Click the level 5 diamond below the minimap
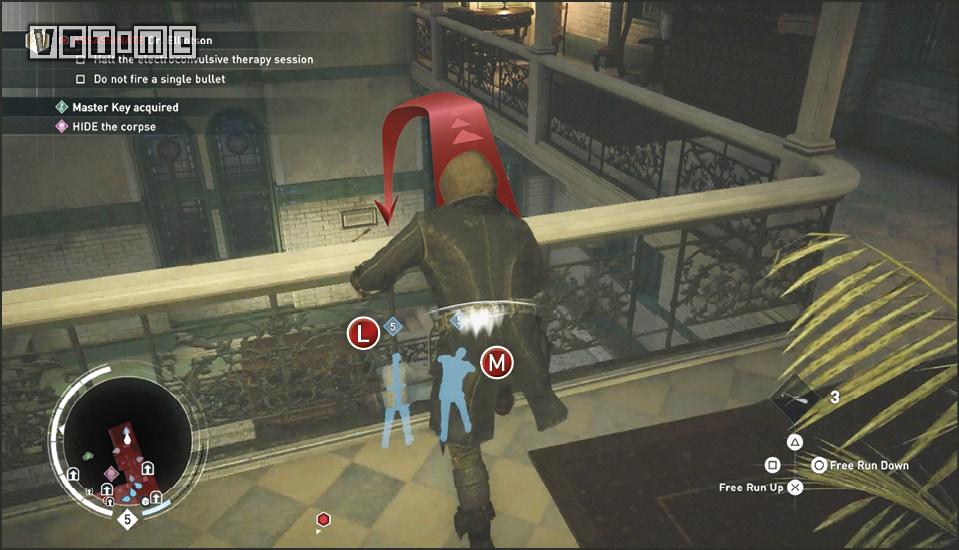959x550 pixels. point(126,519)
